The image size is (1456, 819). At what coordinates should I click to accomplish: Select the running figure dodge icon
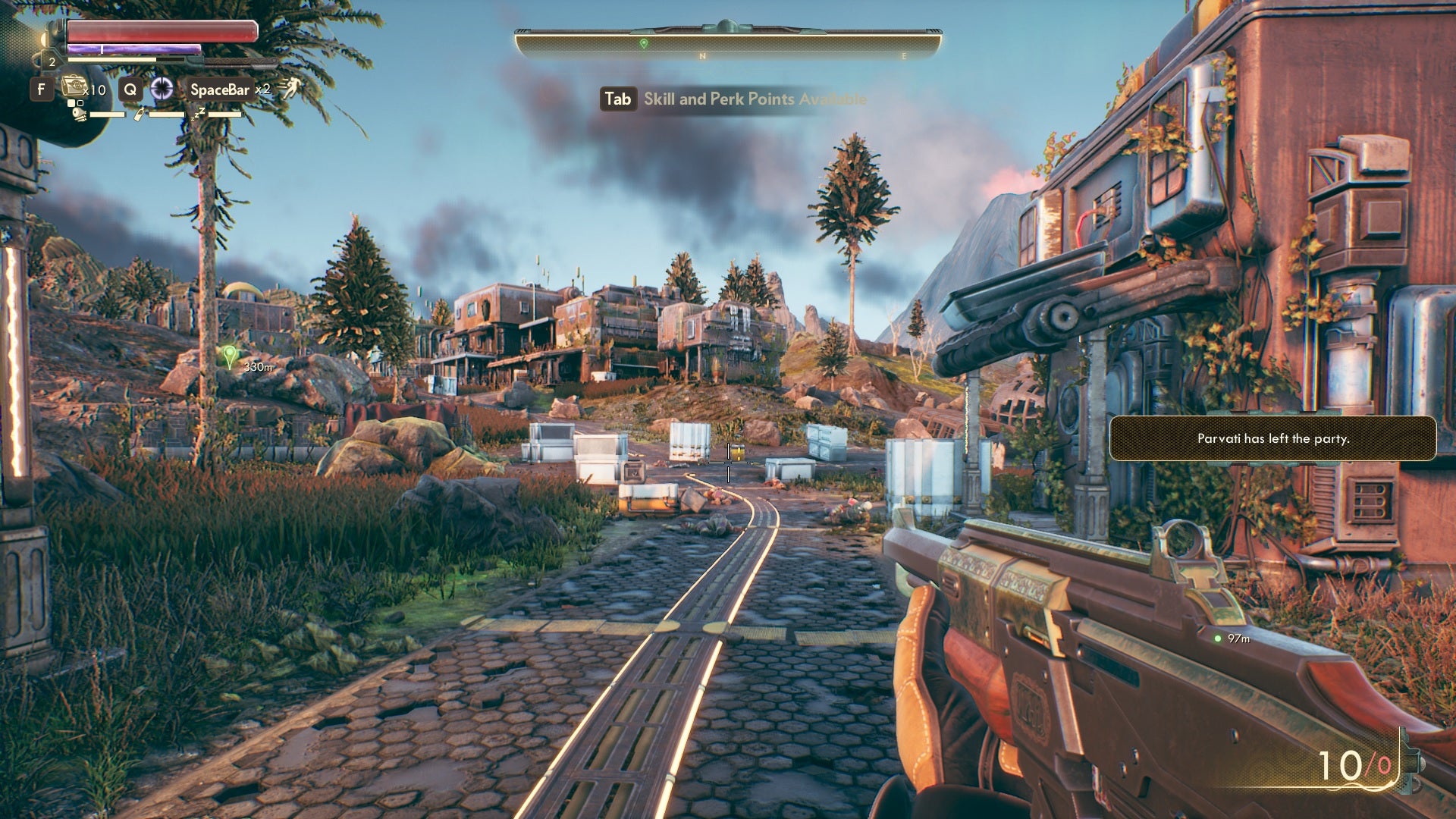click(x=288, y=89)
